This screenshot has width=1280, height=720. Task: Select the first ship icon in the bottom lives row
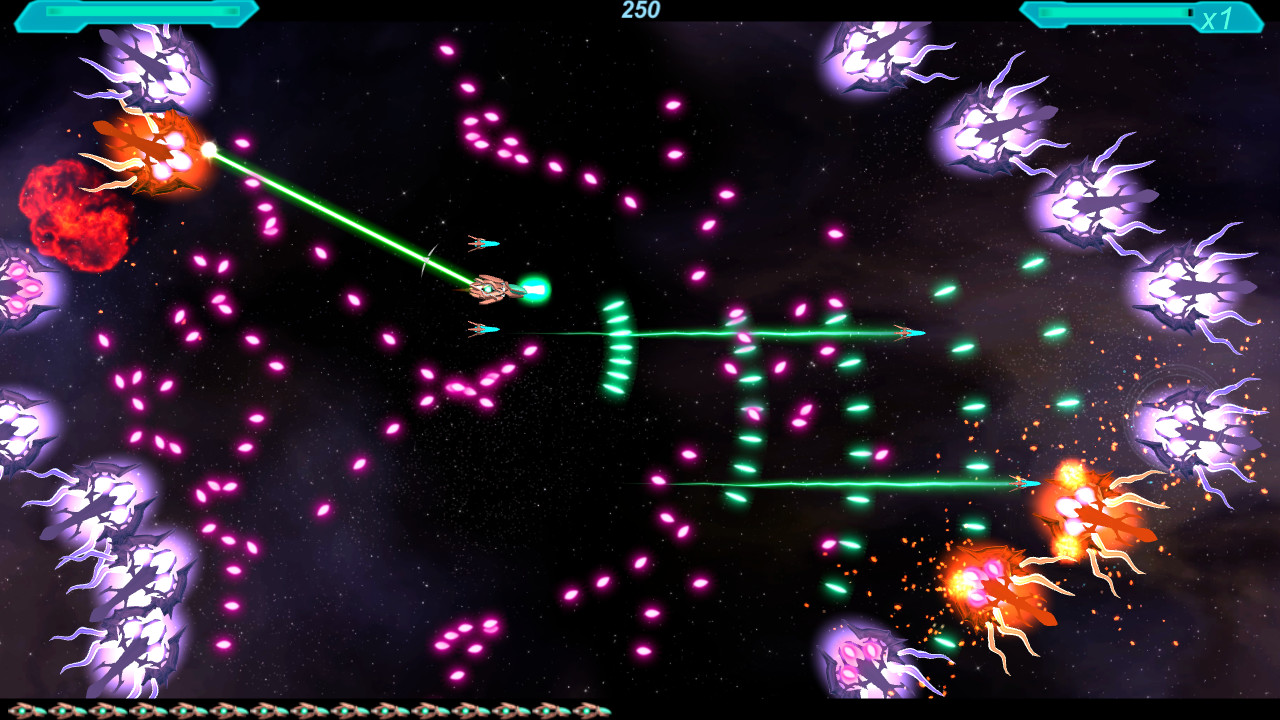click(x=20, y=708)
